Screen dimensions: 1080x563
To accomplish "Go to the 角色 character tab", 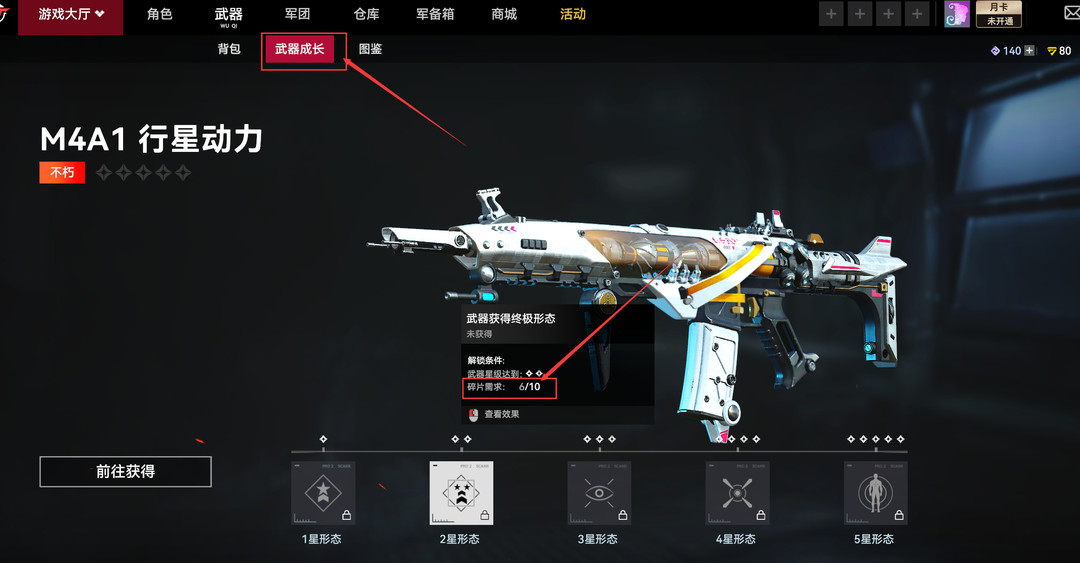I will pos(160,15).
